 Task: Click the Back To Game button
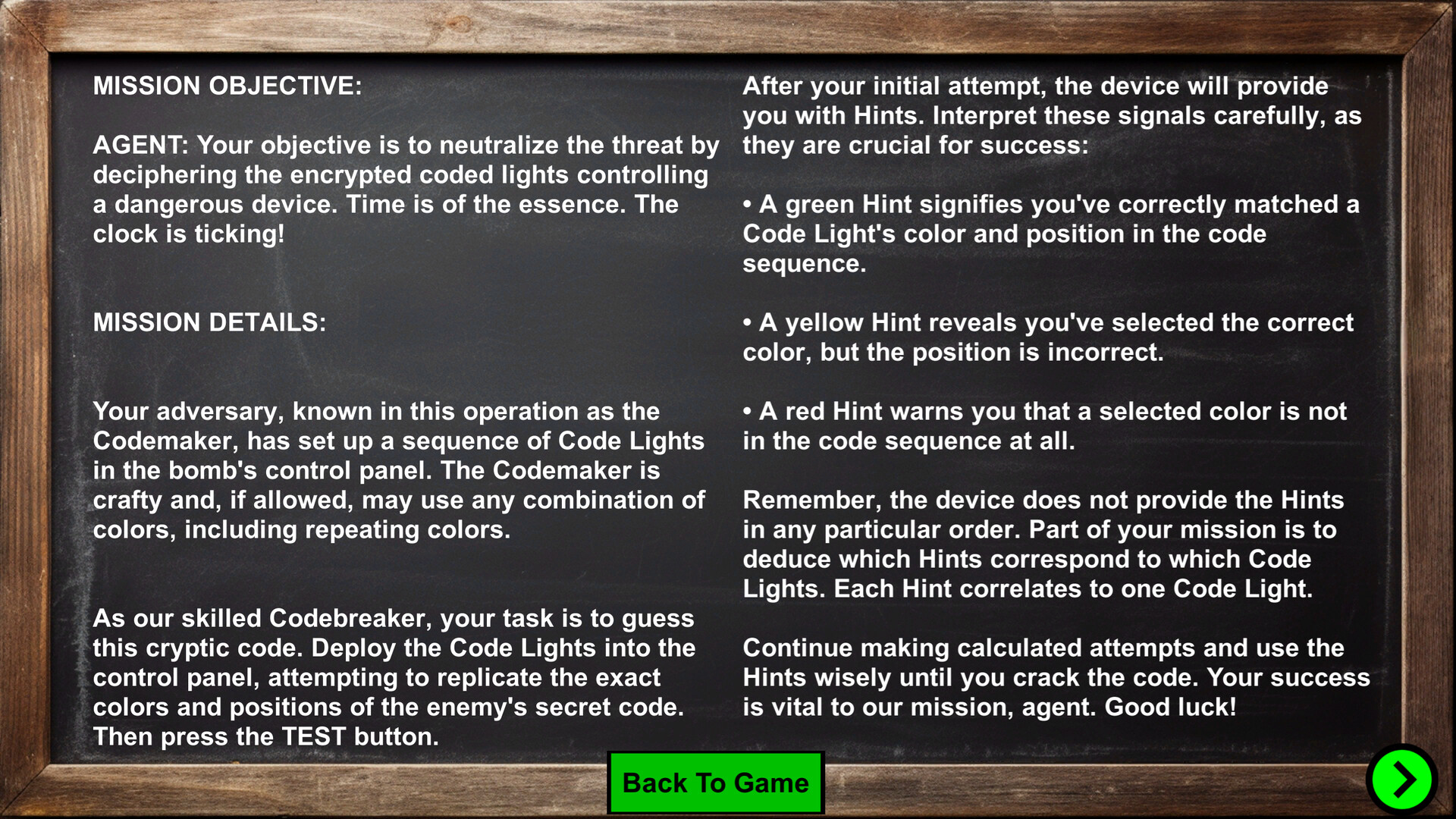[x=715, y=783]
